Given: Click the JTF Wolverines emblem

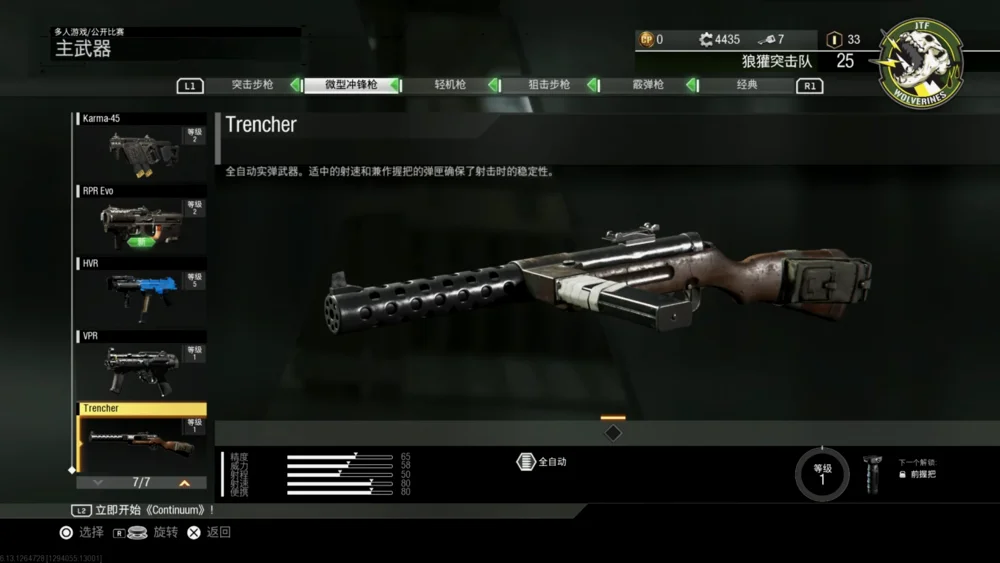Looking at the screenshot, I should [x=921, y=62].
